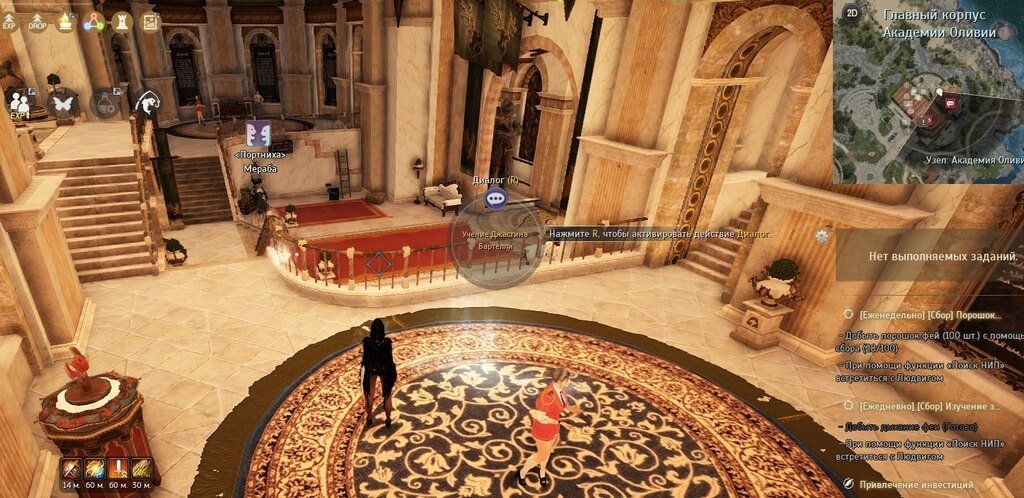Click the gear icon beside quest panel
1024x498 pixels.
point(822,236)
